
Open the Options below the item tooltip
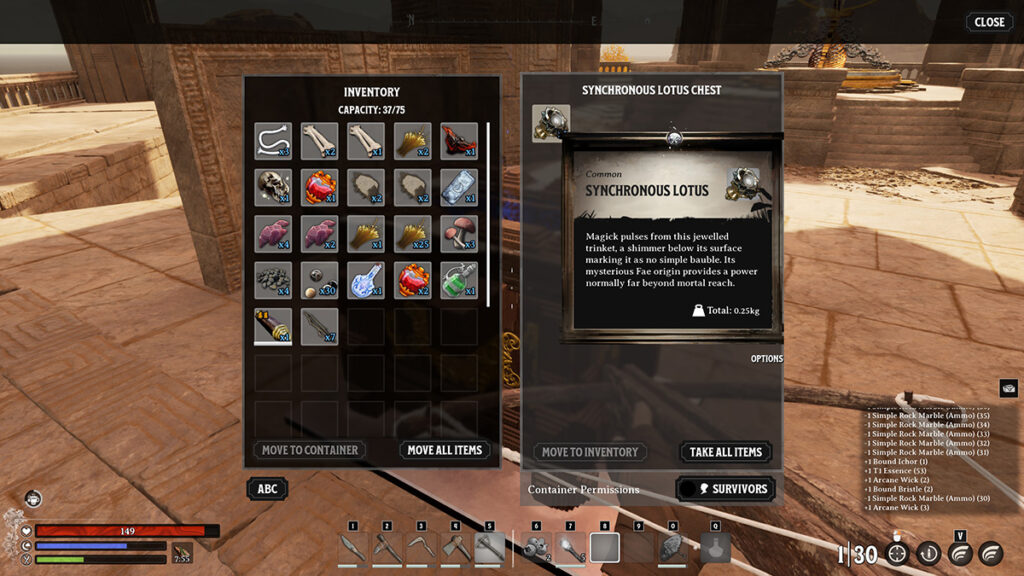point(766,359)
